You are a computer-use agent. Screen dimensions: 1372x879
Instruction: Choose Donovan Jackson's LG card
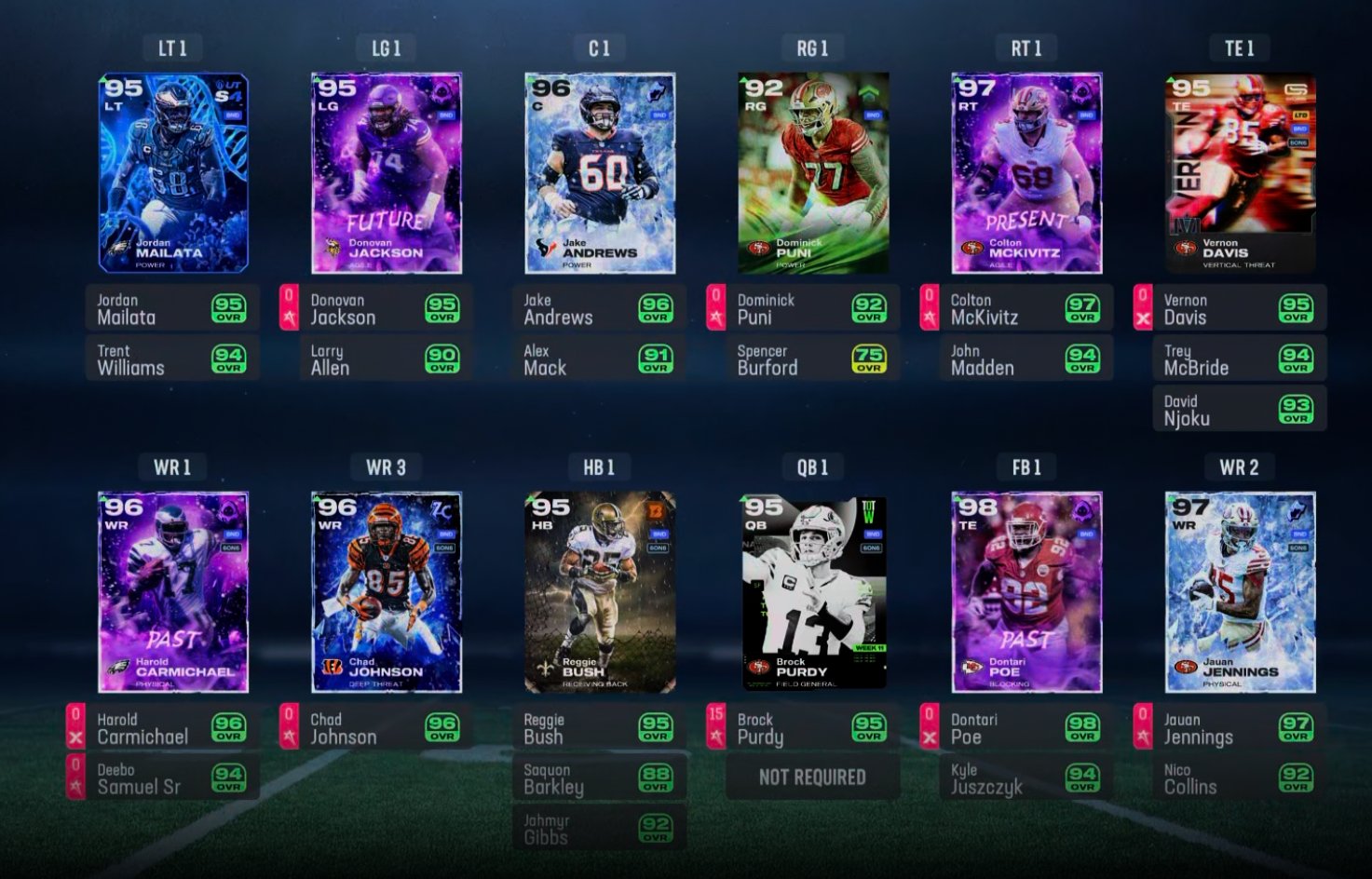[x=387, y=173]
